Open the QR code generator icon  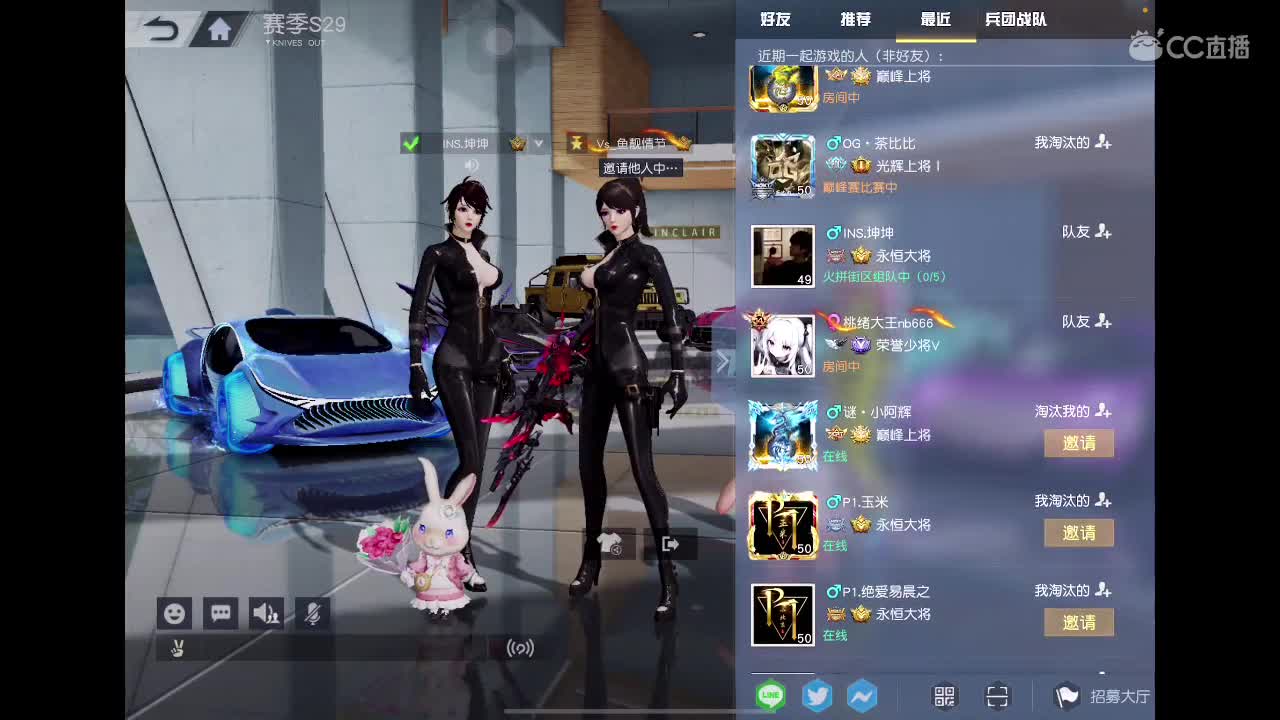[942, 695]
